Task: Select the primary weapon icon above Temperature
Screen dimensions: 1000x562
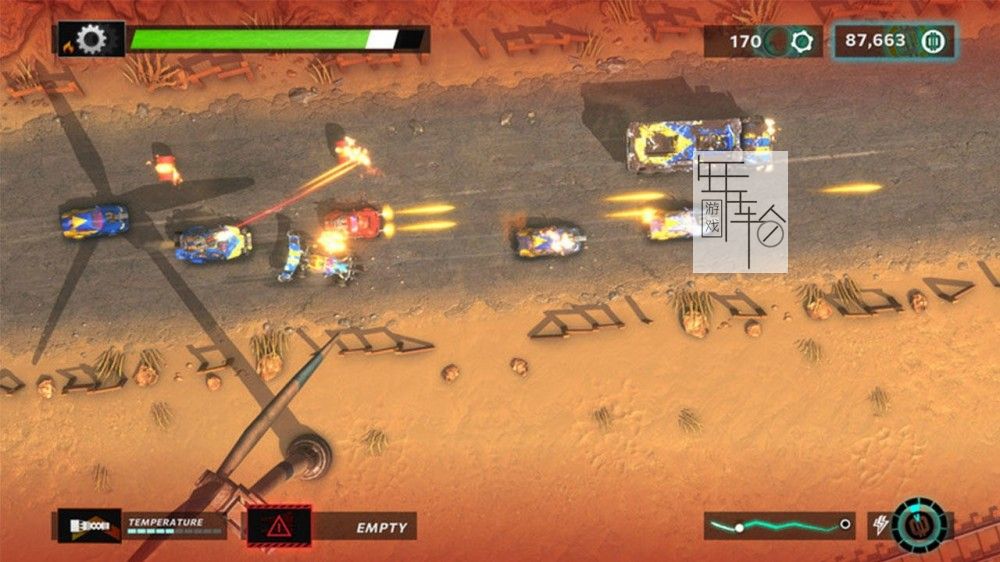Action: tap(89, 526)
